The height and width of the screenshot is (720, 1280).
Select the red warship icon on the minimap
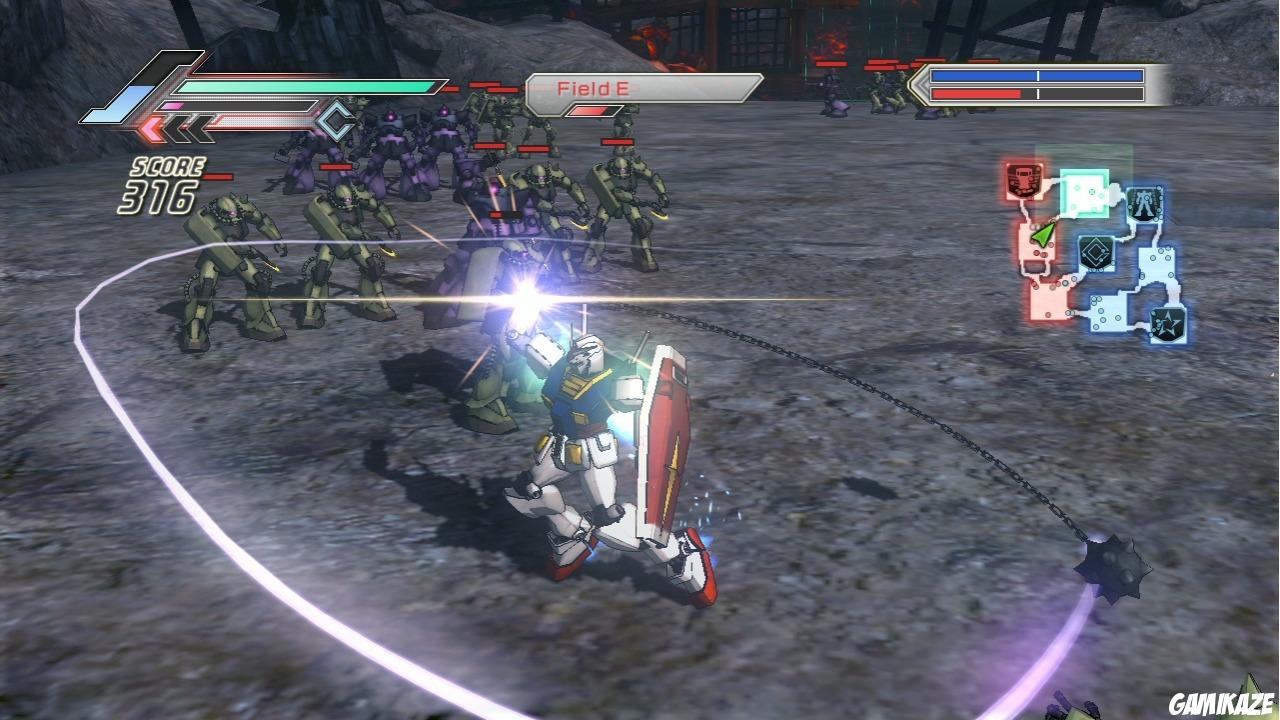coord(1022,182)
